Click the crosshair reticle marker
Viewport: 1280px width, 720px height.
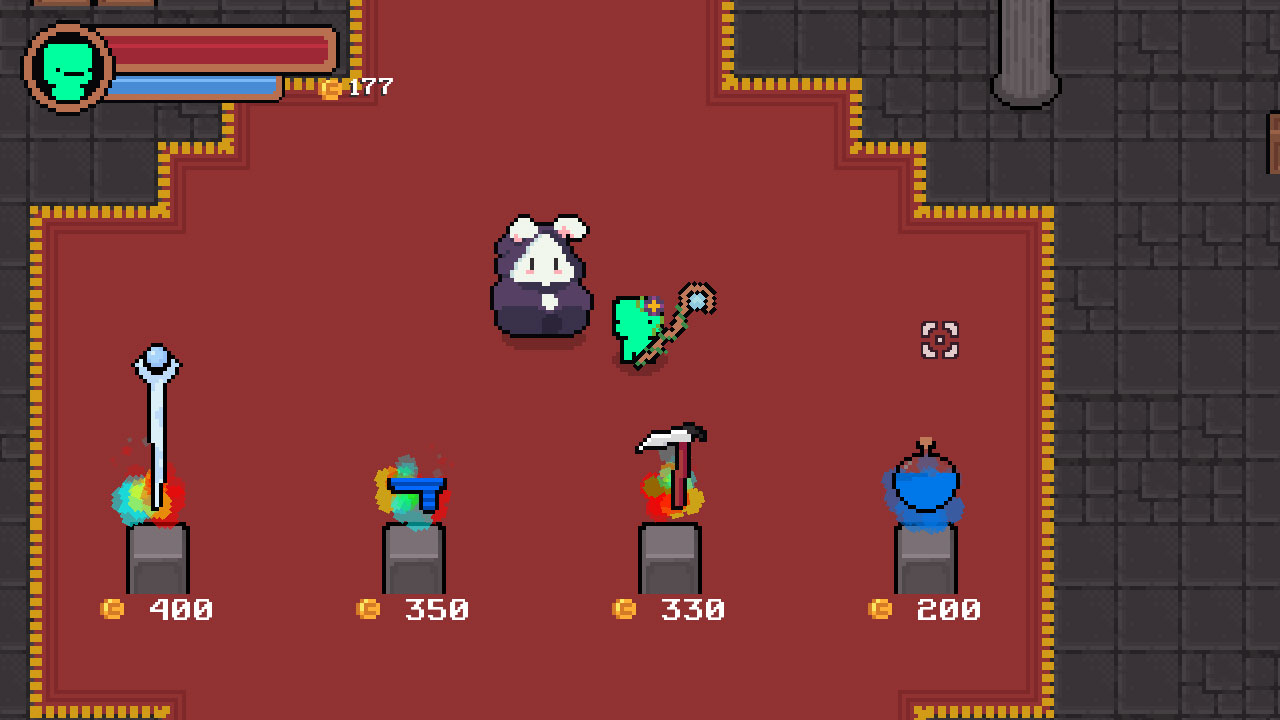pos(941,342)
